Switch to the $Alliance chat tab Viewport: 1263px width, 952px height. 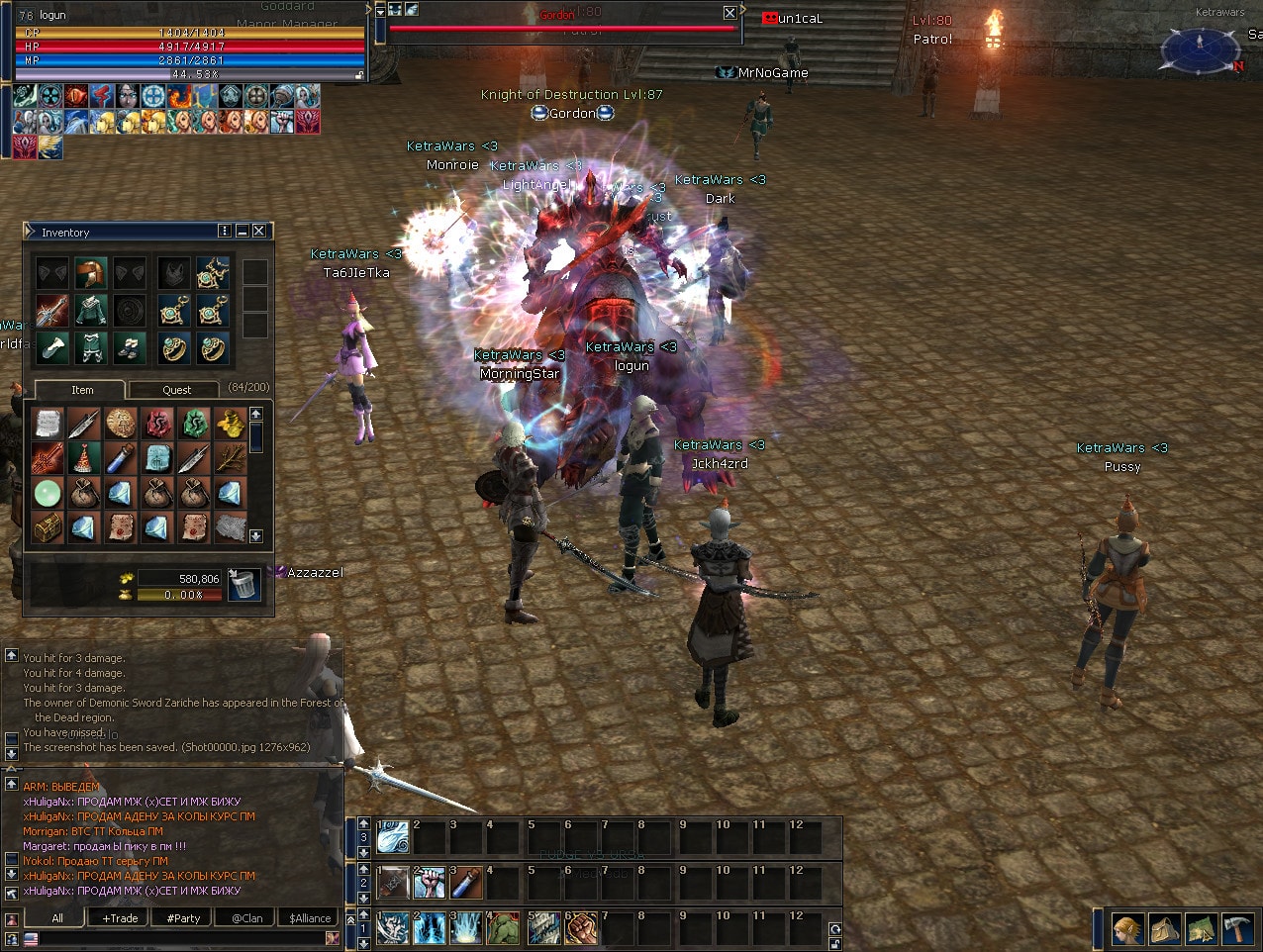click(310, 918)
